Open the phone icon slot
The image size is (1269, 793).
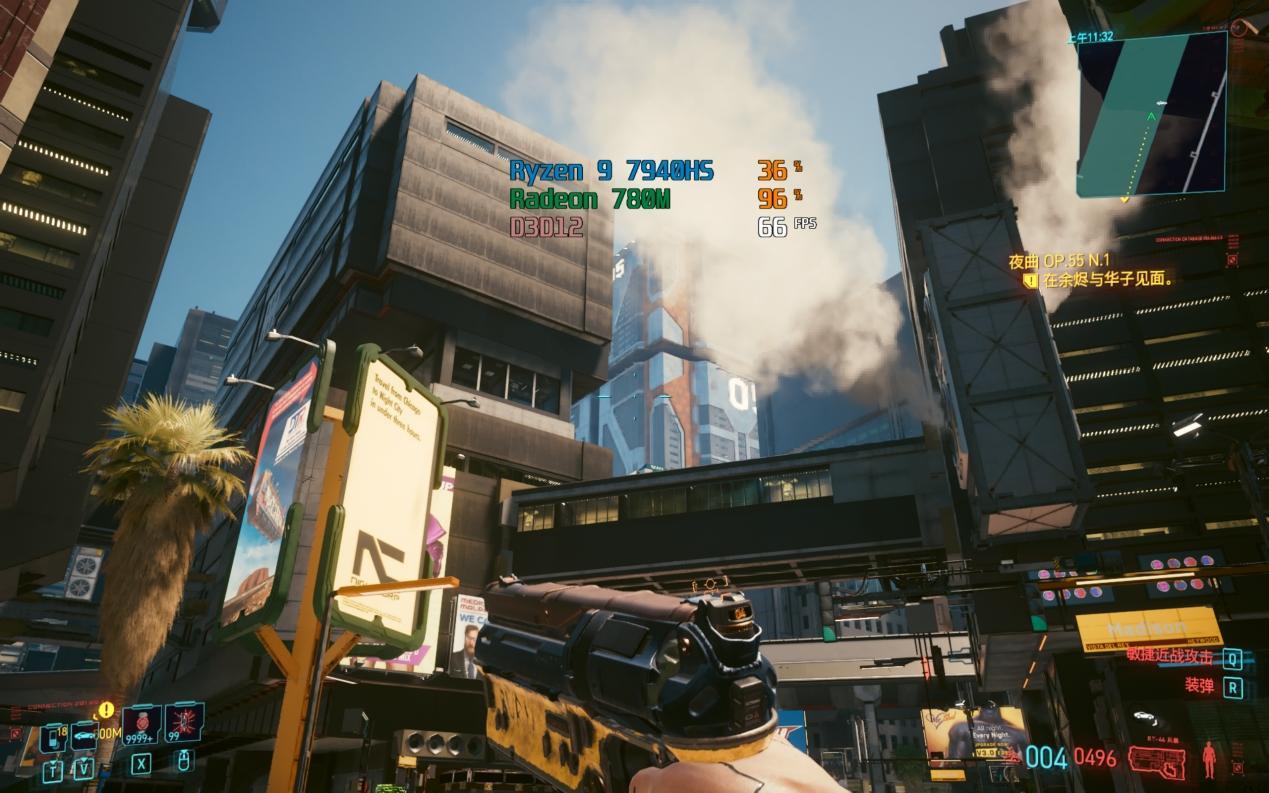pos(53,736)
